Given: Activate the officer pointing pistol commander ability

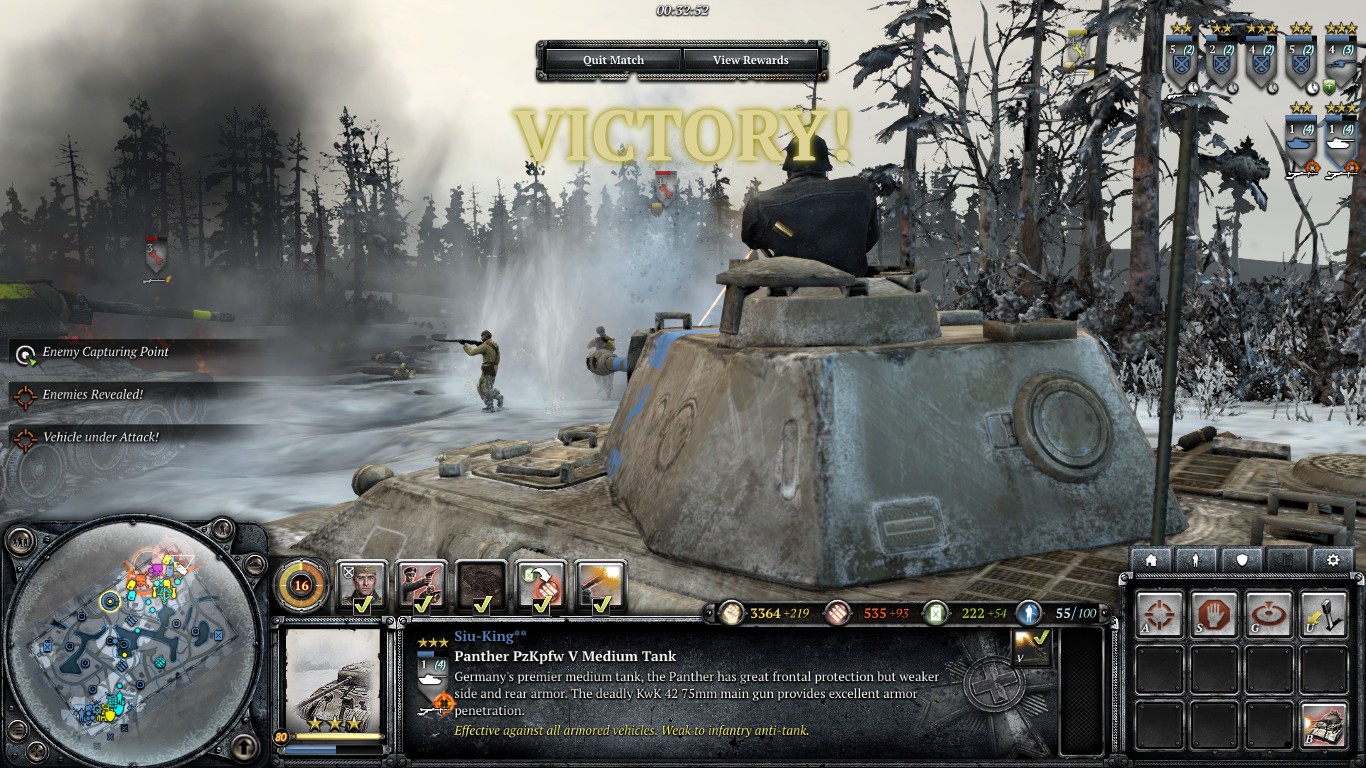Looking at the screenshot, I should tap(421, 586).
